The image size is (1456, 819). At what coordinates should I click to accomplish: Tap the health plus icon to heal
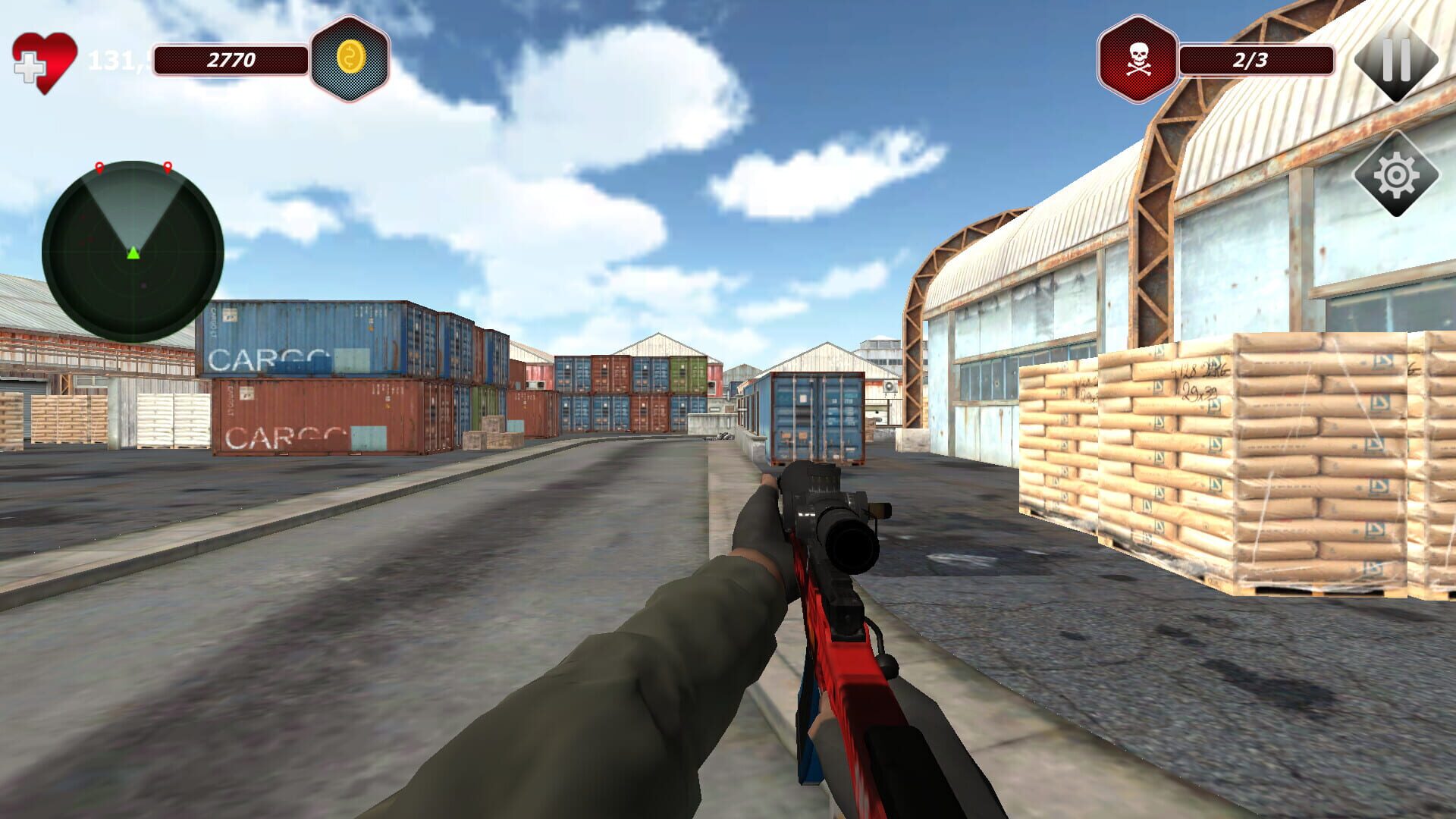click(x=29, y=67)
